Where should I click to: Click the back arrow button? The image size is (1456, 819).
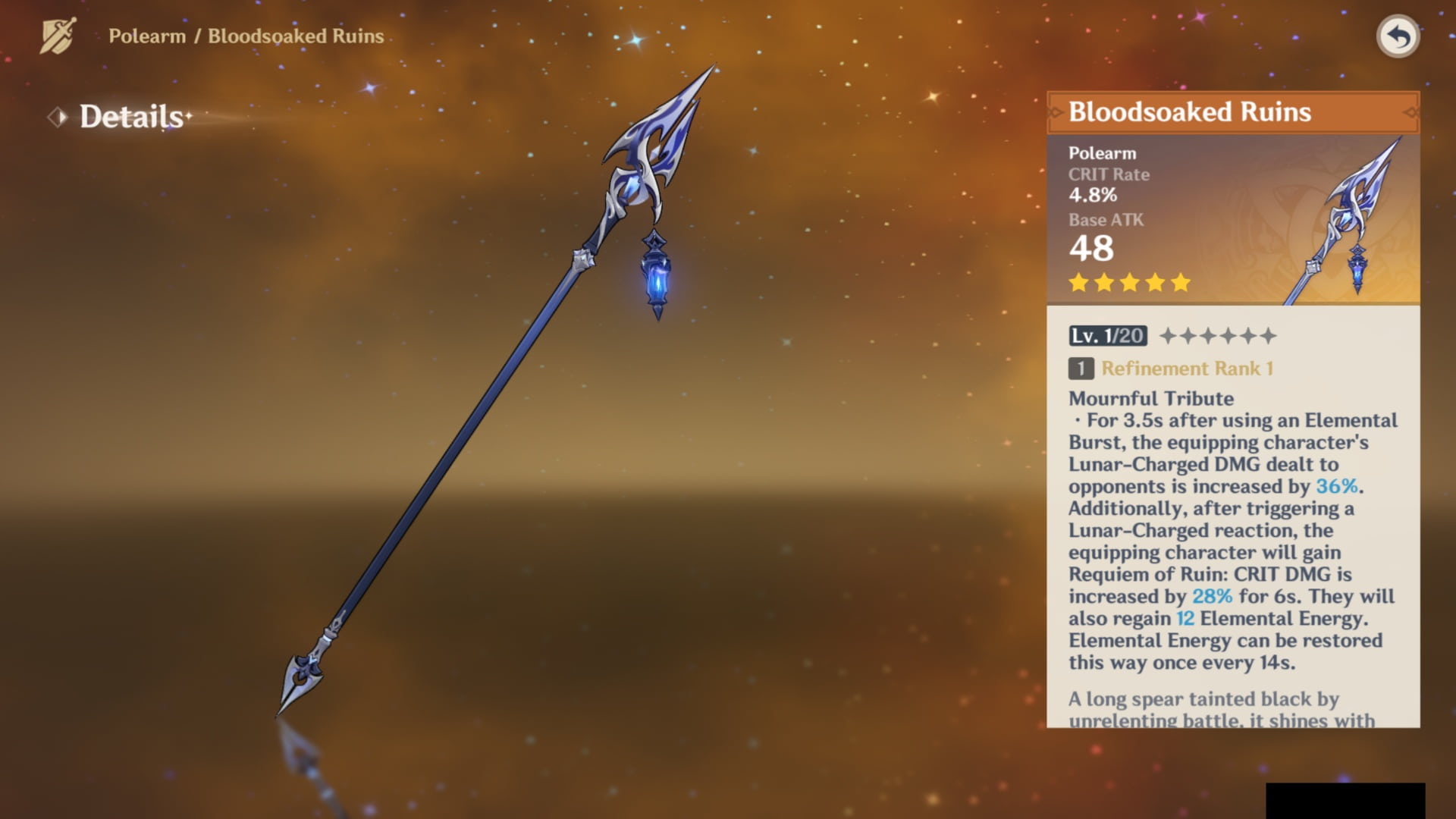tap(1398, 36)
